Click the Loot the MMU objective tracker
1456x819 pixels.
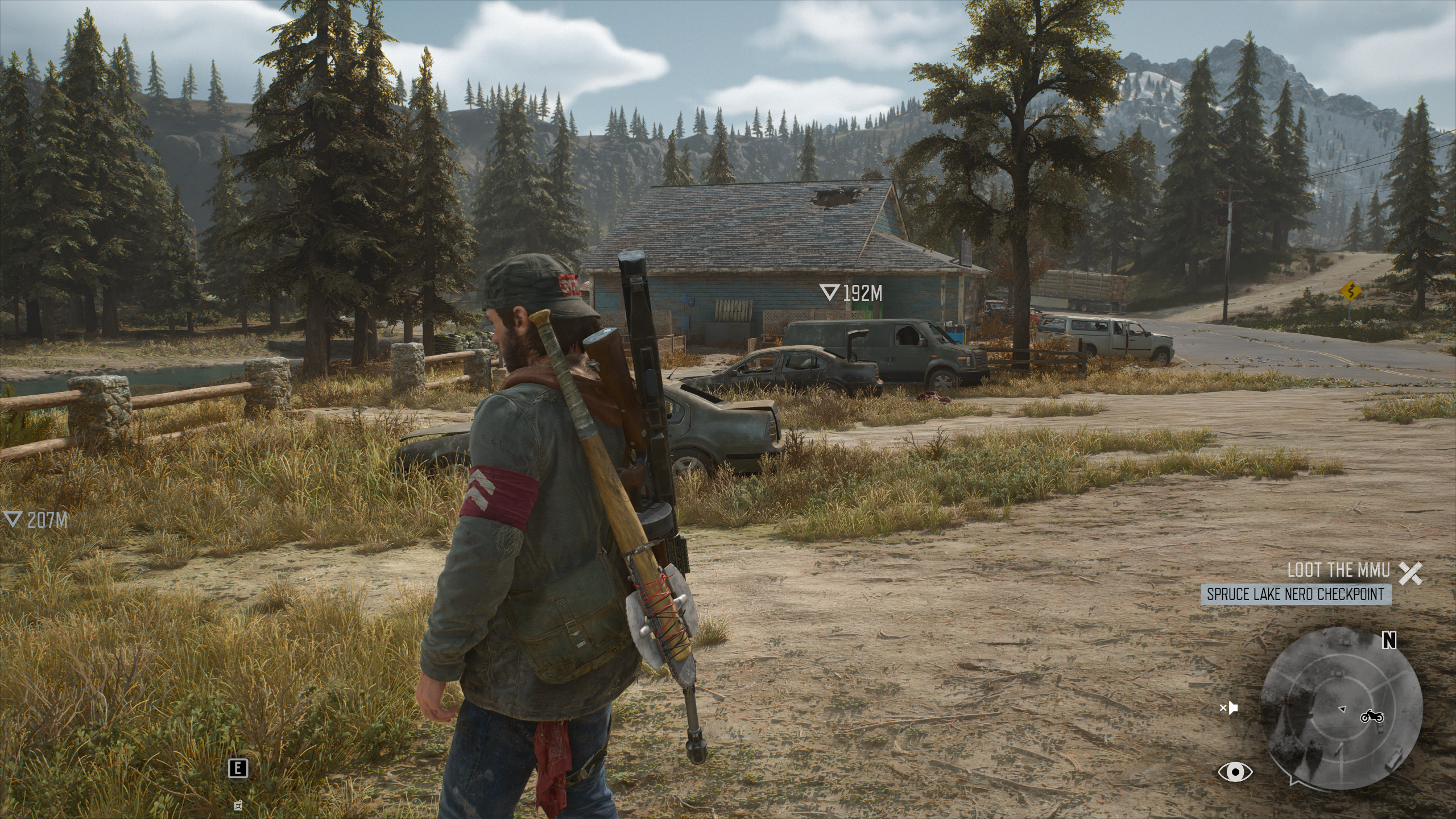point(1339,570)
